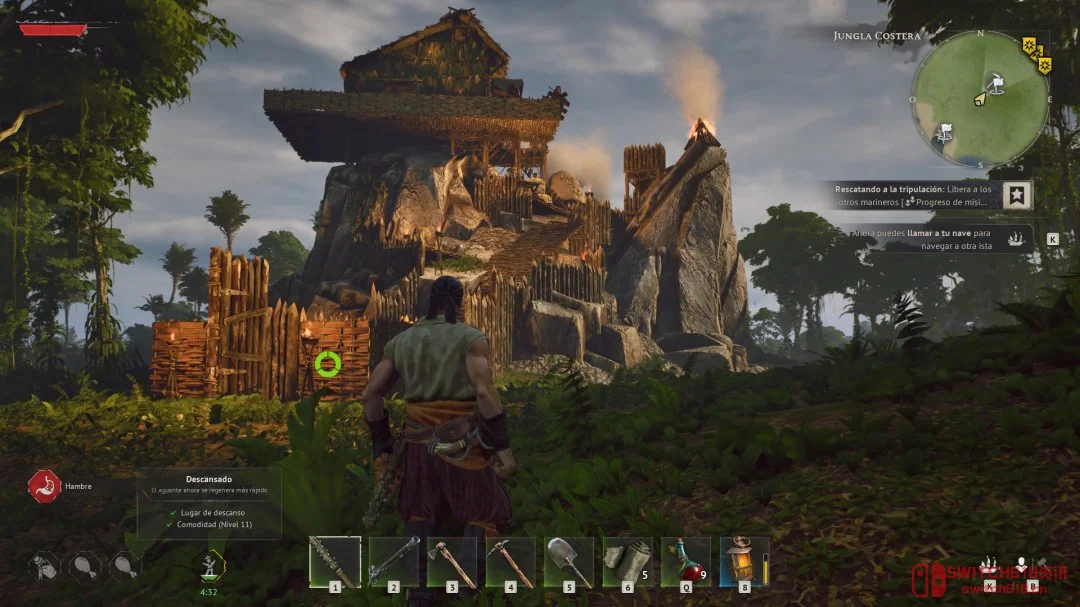Use the bandage roll slot
Viewport: 1080px width, 607px height.
(627, 562)
